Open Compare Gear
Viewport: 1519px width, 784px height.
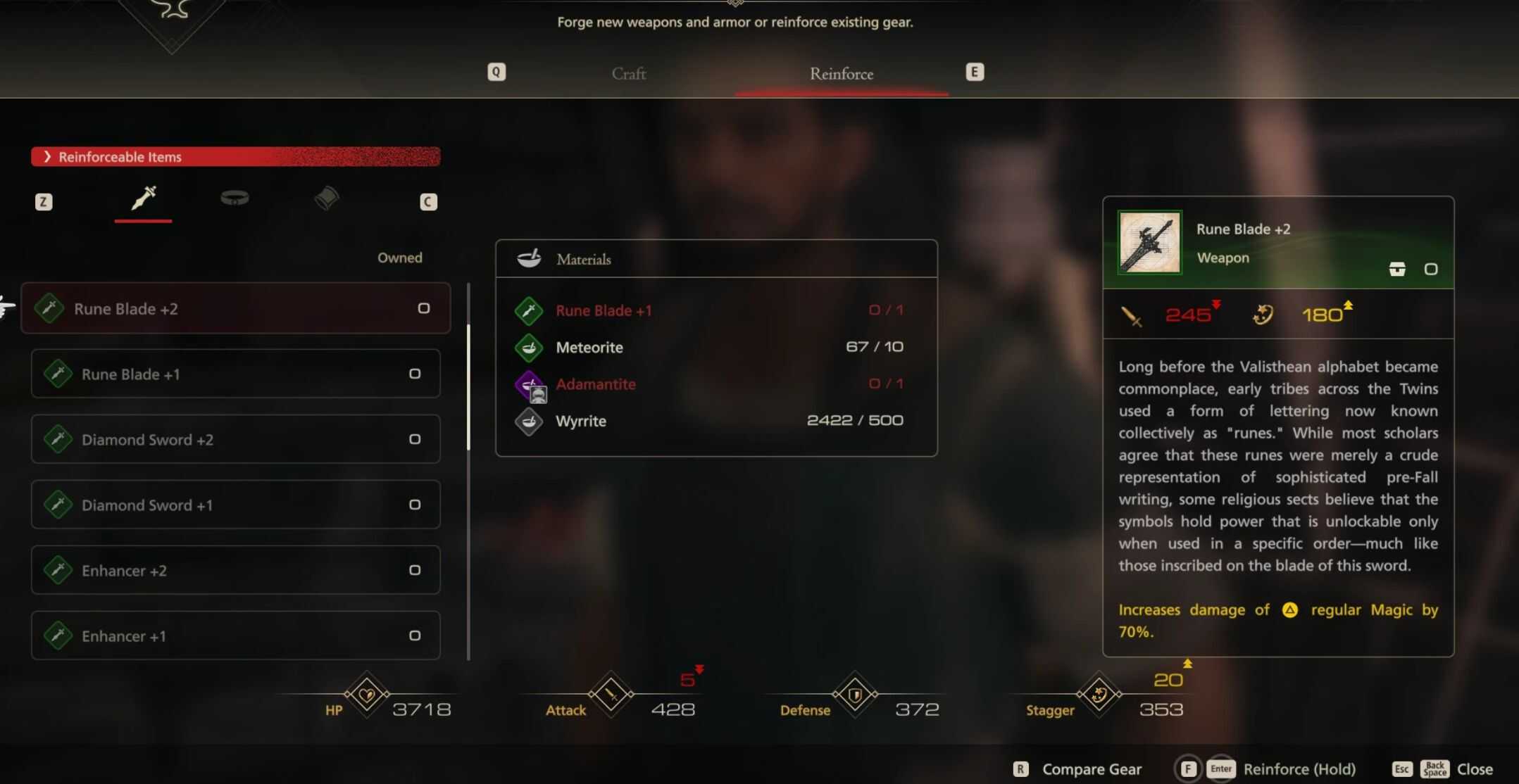pyautogui.click(x=1090, y=769)
